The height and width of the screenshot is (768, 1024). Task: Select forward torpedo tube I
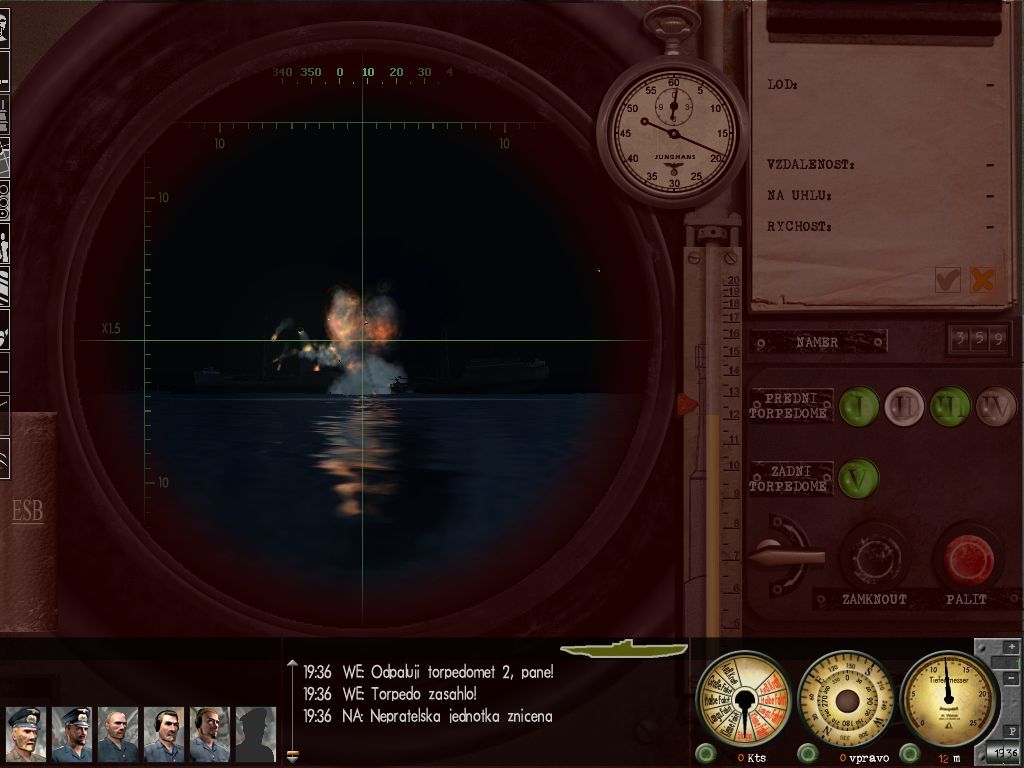click(x=858, y=406)
